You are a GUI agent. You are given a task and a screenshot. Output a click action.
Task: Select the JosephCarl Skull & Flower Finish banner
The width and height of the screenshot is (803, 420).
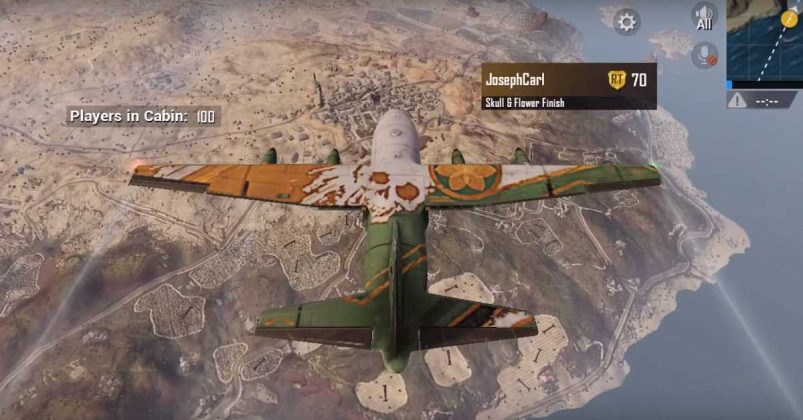click(x=568, y=86)
